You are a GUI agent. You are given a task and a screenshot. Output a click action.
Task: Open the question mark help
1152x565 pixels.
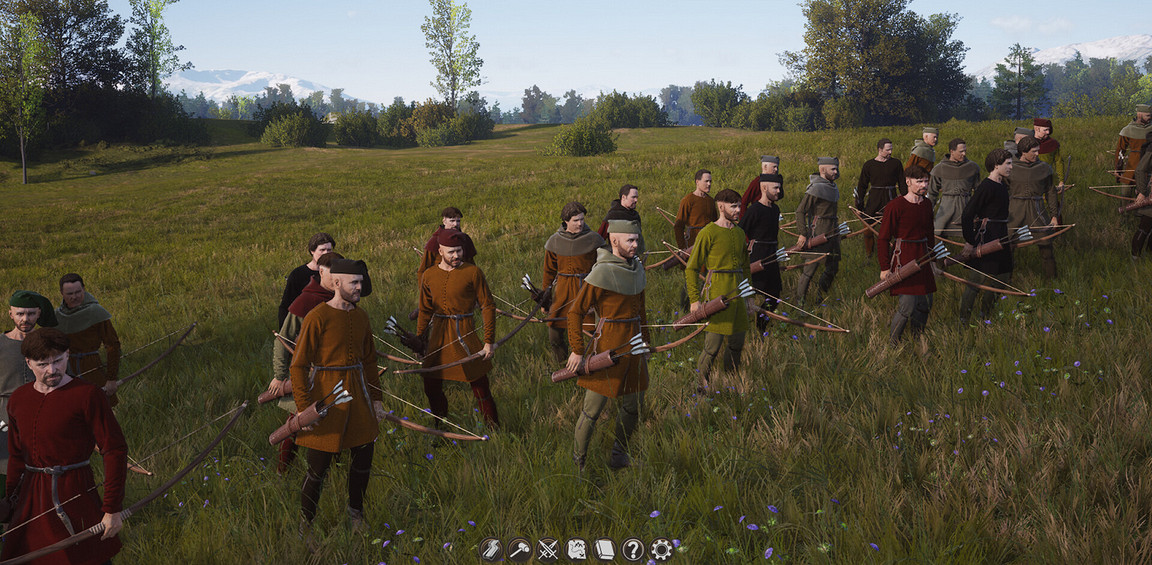coord(633,549)
